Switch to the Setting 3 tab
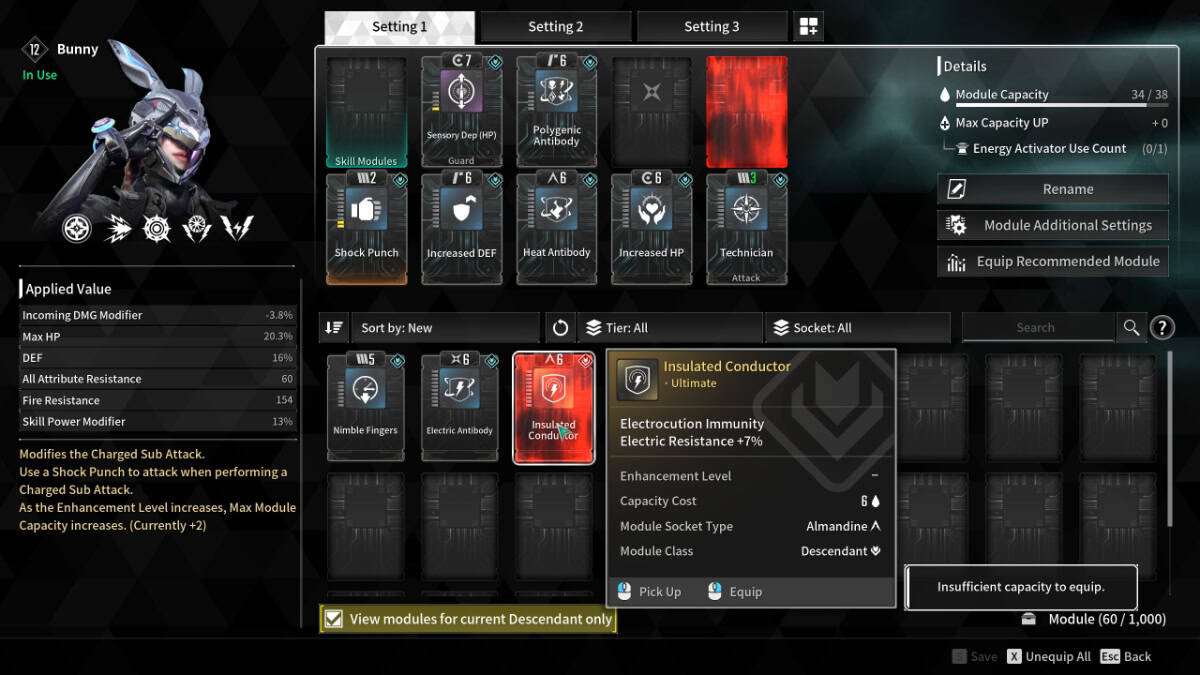This screenshot has height=675, width=1200. click(711, 27)
